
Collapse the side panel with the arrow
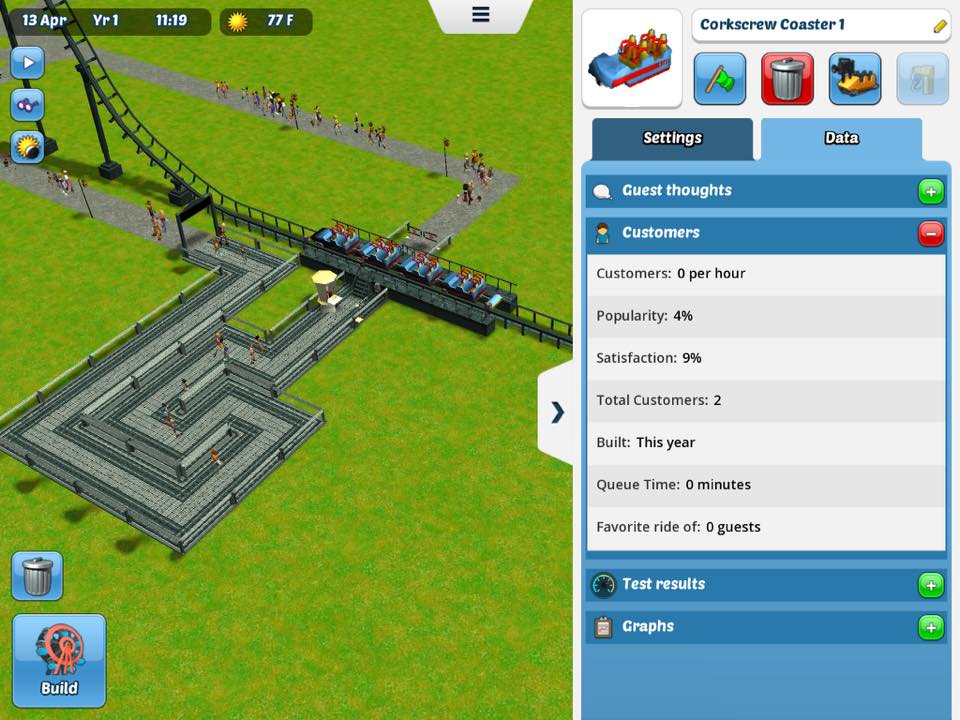[557, 412]
